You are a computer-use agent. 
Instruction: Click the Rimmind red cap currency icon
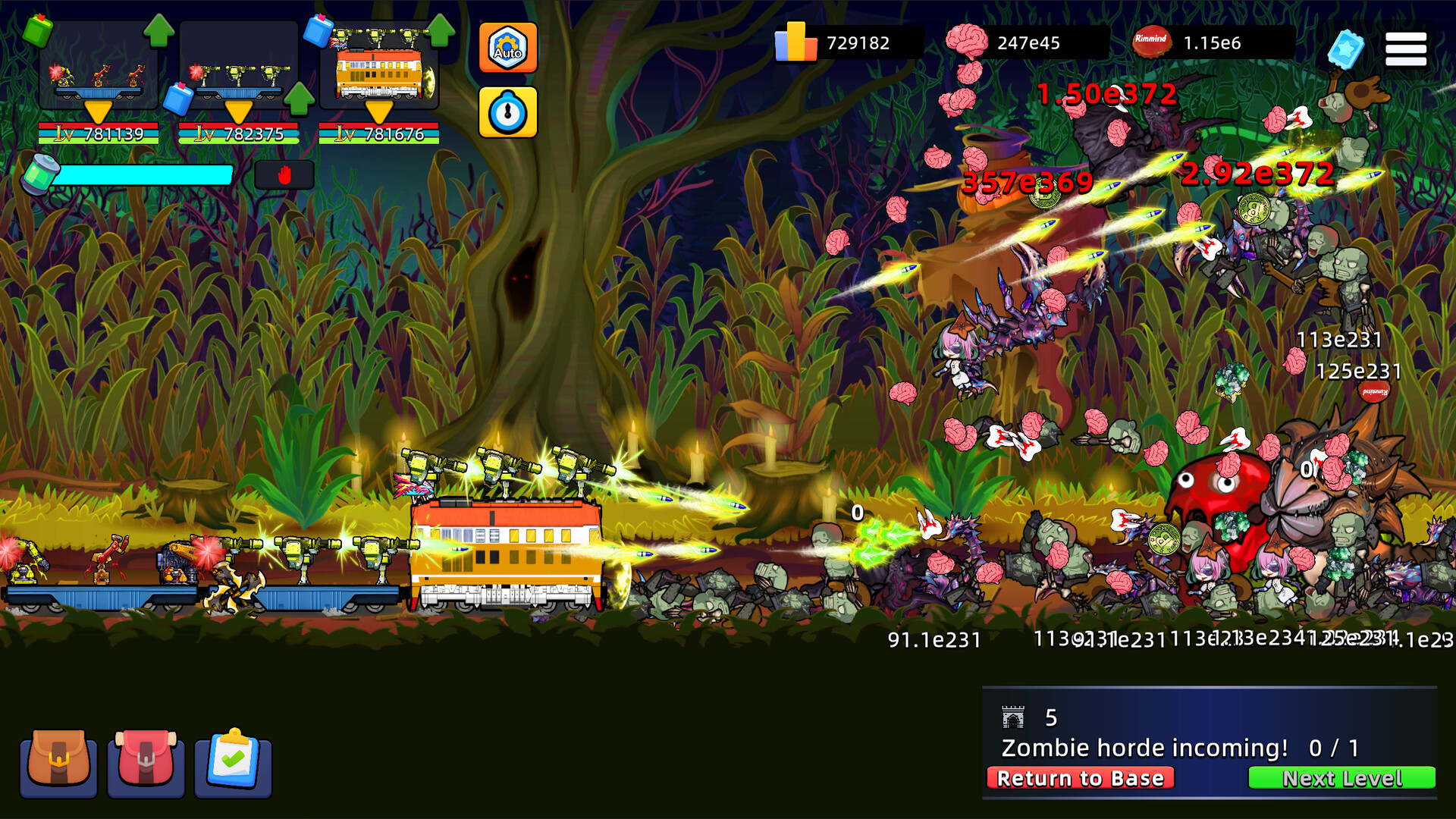(1151, 42)
